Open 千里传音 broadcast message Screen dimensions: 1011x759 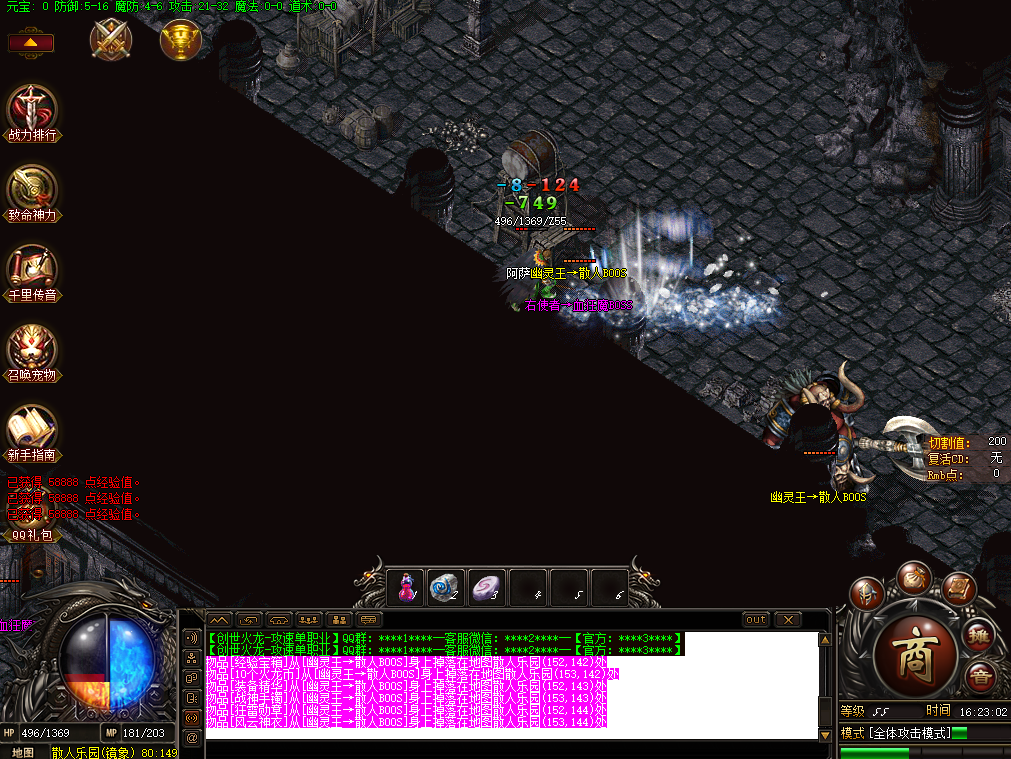pos(32,271)
